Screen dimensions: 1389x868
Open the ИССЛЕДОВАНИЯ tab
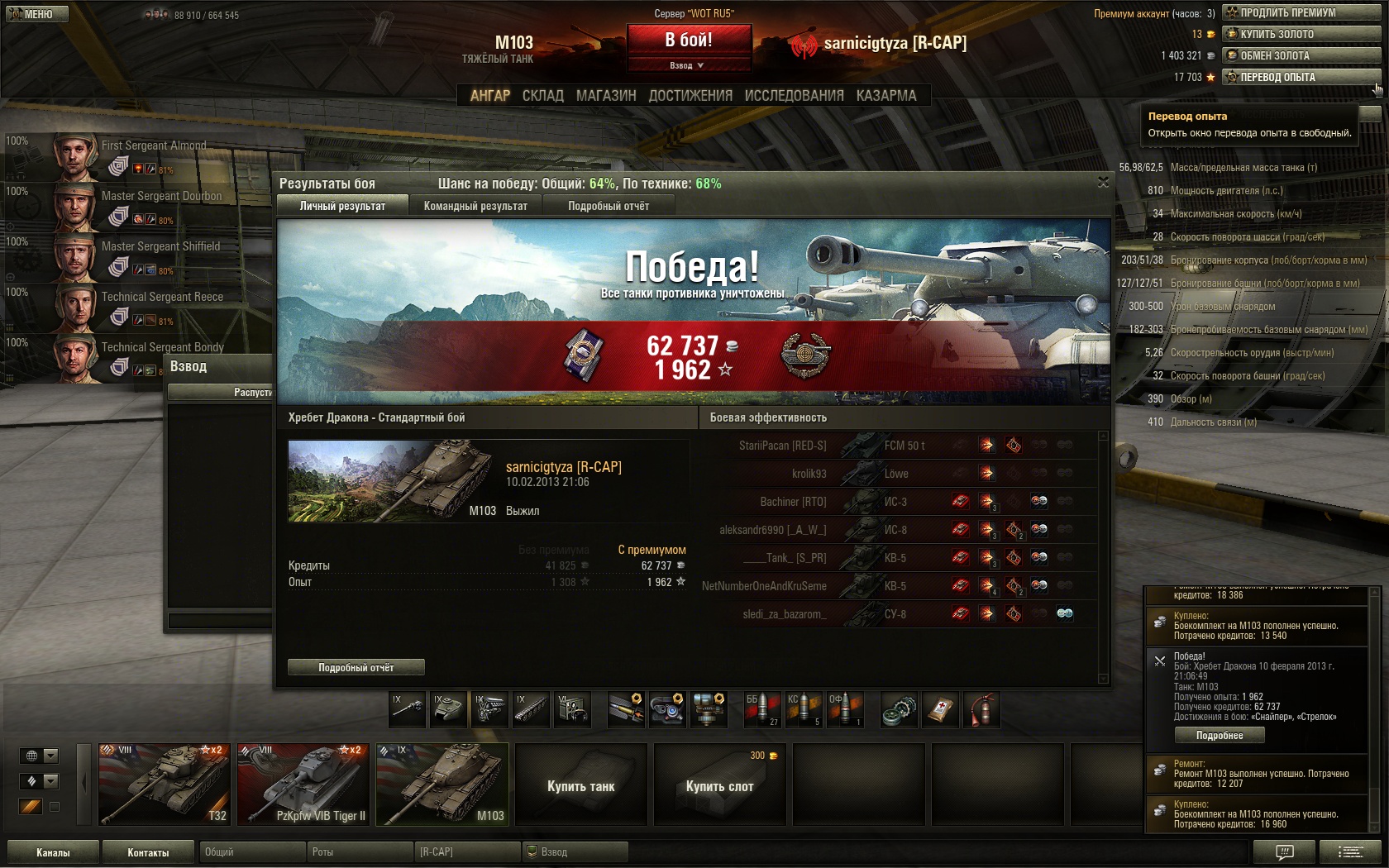coord(794,96)
